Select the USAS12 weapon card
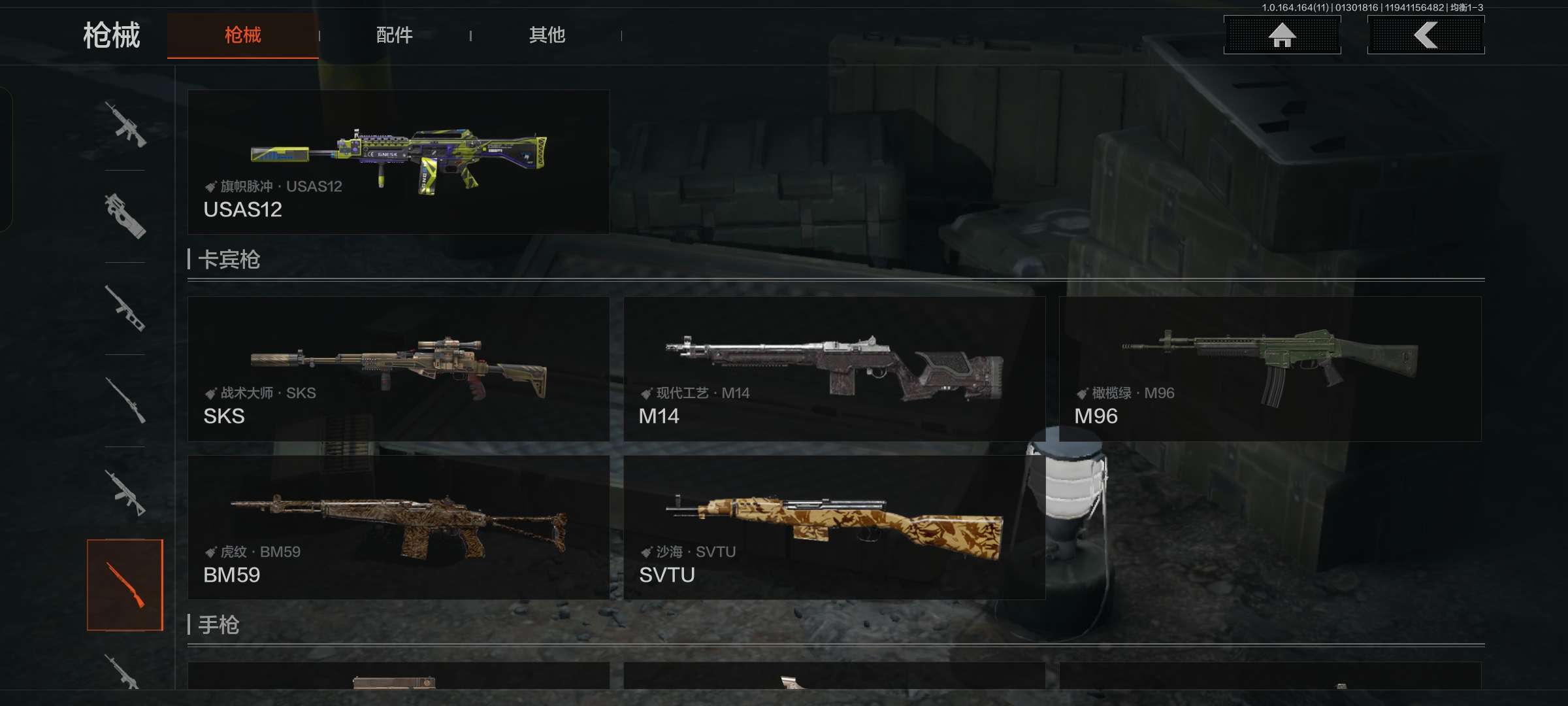This screenshot has width=1568, height=706. pyautogui.click(x=399, y=162)
